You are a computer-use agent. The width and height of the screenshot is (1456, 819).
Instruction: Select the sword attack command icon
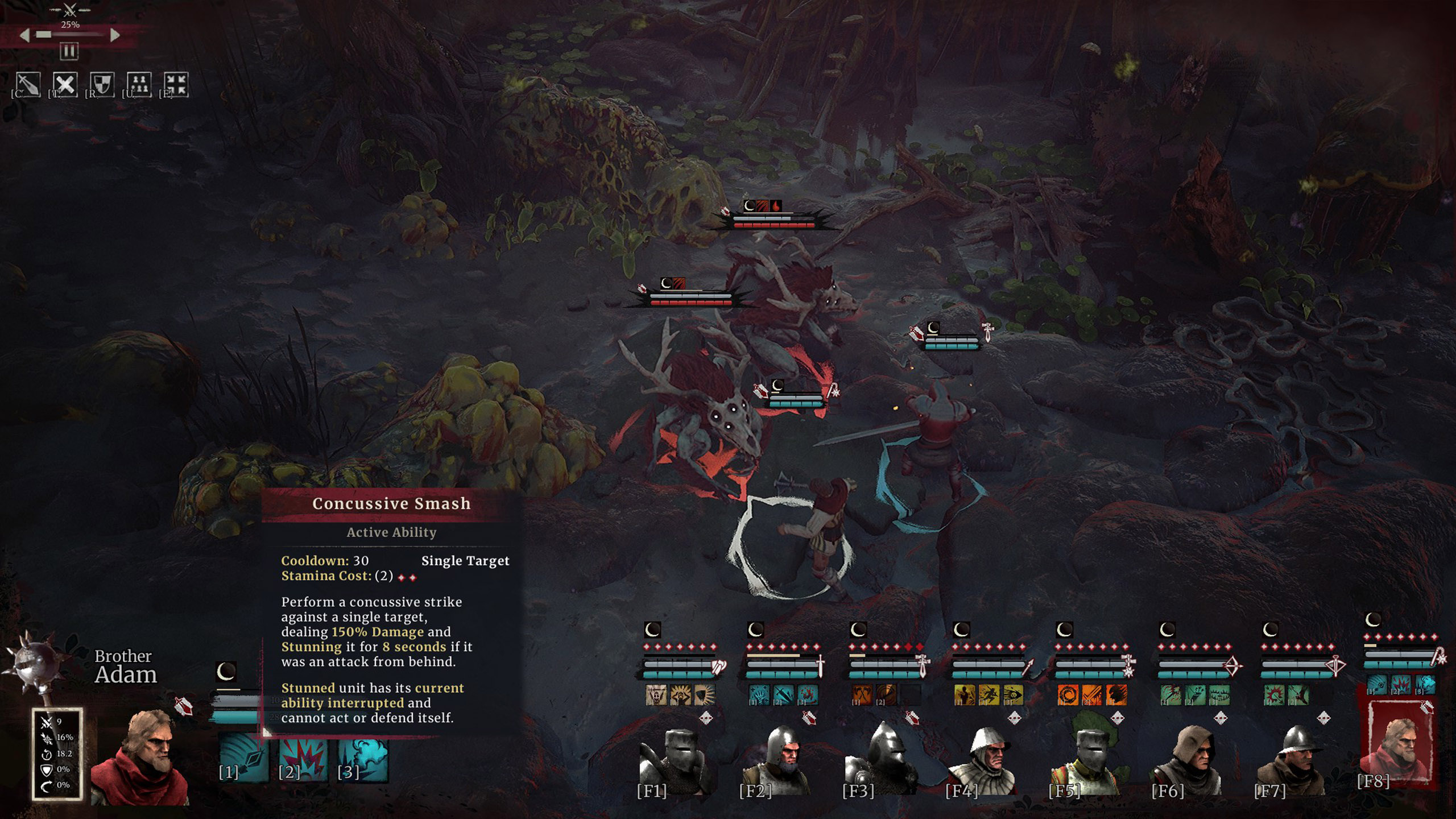point(28,85)
